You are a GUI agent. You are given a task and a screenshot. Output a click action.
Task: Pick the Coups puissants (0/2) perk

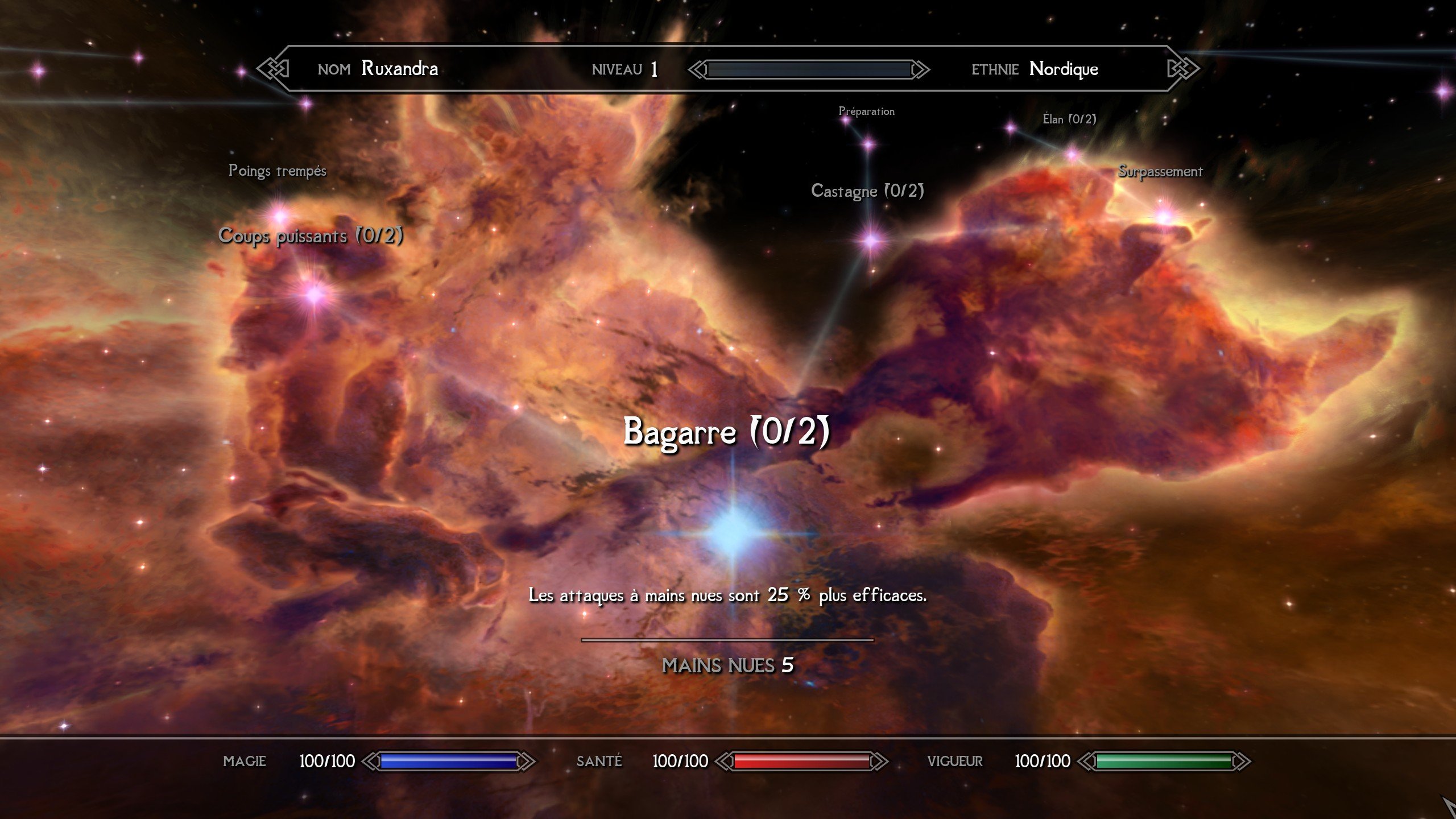coord(313,293)
